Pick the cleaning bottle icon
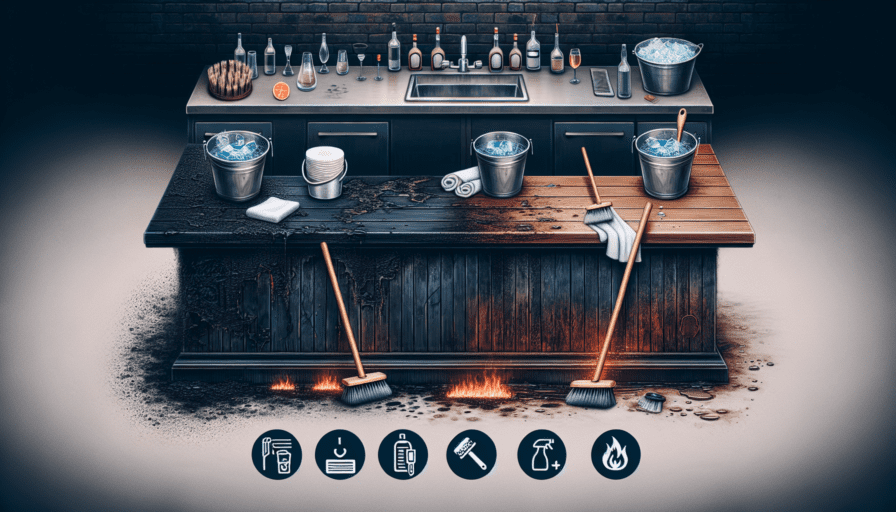 click(x=404, y=455)
